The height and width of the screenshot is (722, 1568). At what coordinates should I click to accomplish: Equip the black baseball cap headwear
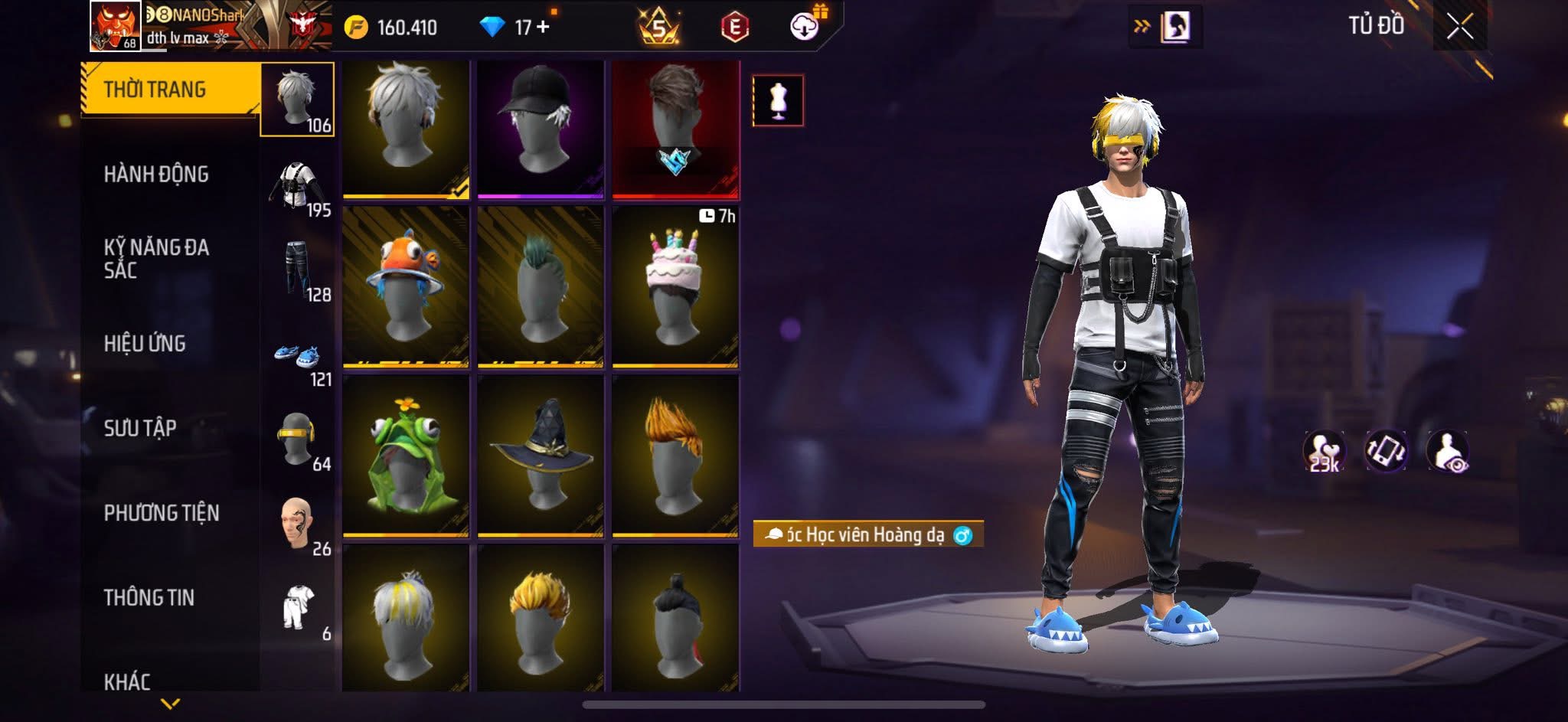(540, 129)
